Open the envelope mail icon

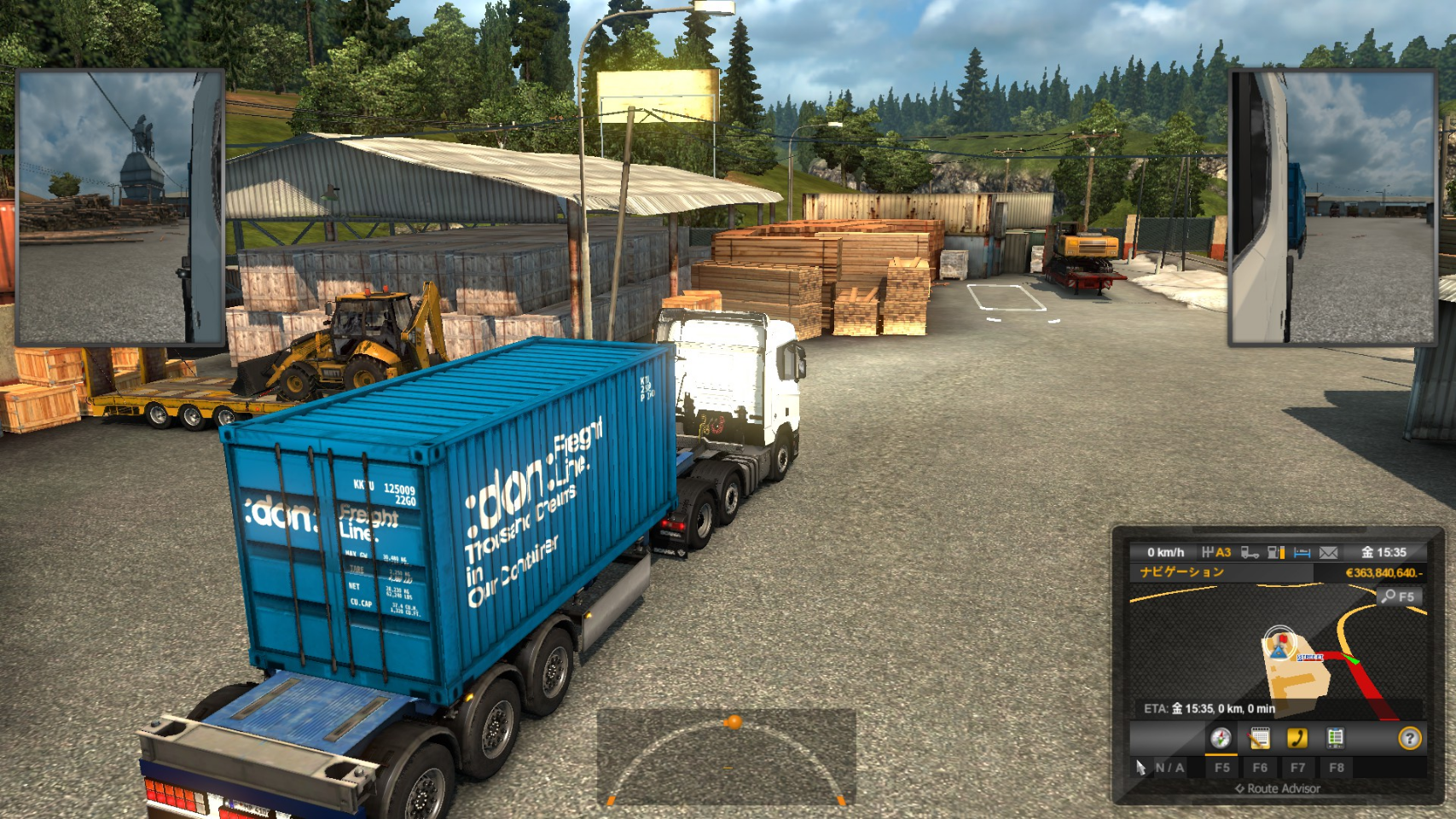[x=1328, y=553]
